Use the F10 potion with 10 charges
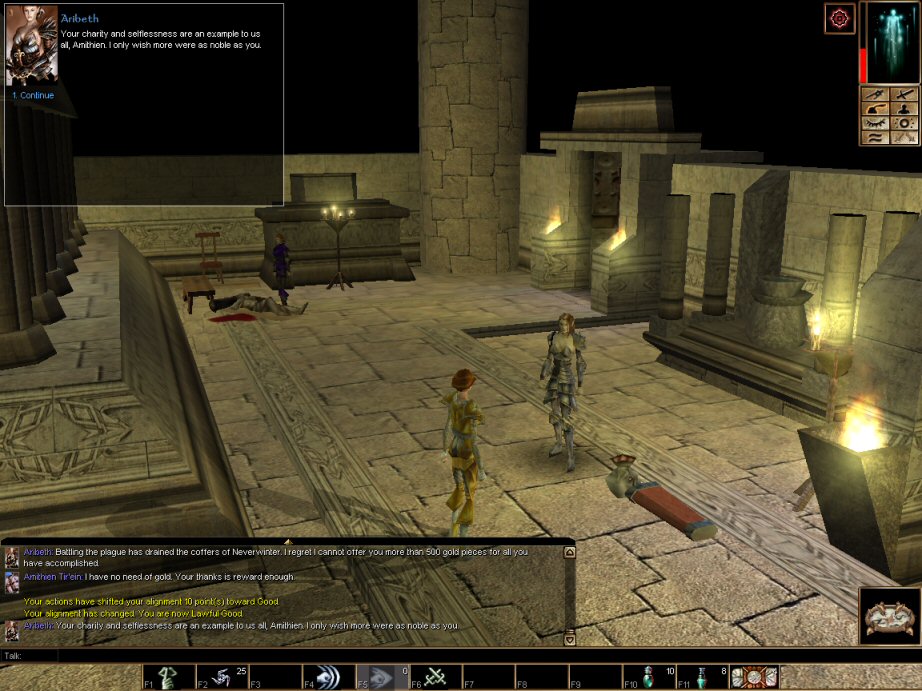The image size is (922, 691). click(x=649, y=677)
